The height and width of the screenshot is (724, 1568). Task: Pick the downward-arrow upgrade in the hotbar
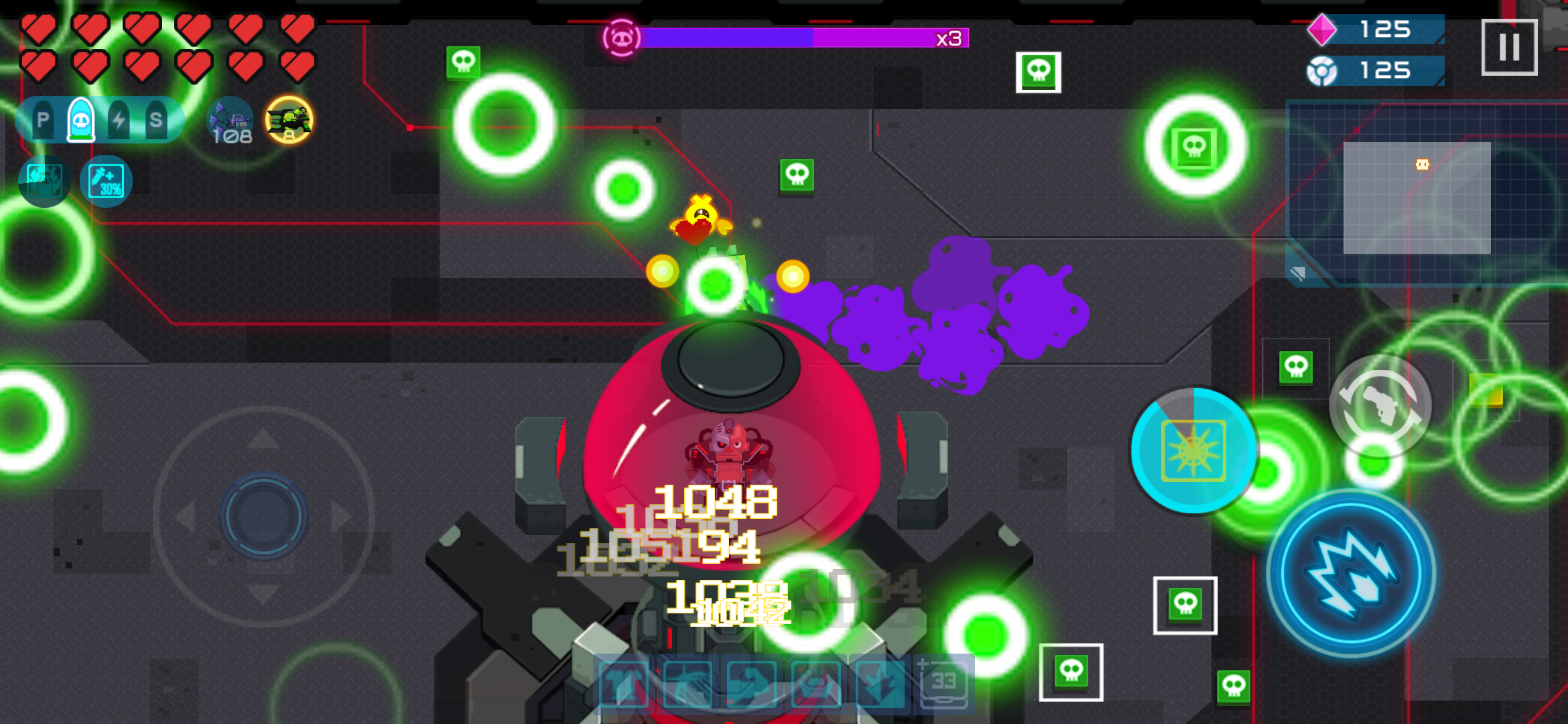pos(881,685)
